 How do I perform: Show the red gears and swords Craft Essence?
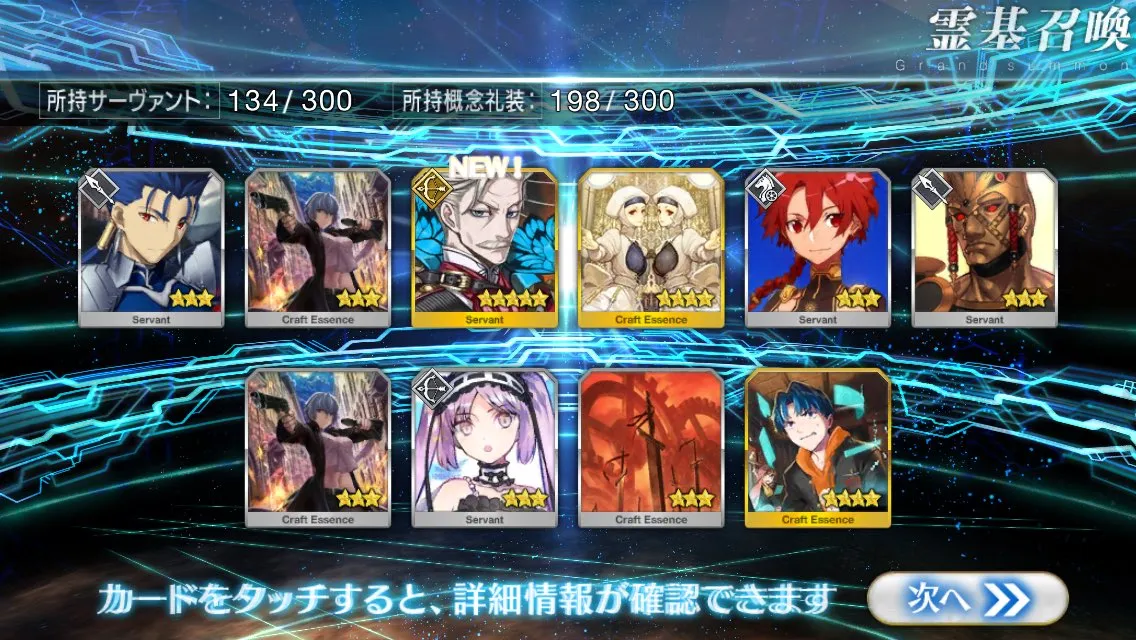[651, 448]
